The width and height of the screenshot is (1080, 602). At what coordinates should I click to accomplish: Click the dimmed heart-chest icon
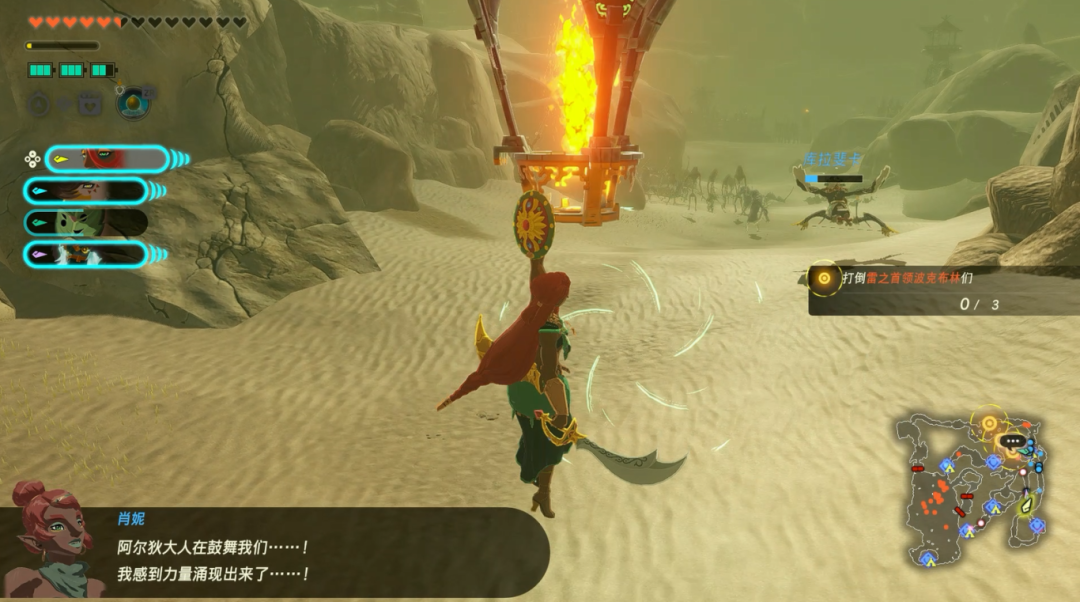(x=90, y=103)
